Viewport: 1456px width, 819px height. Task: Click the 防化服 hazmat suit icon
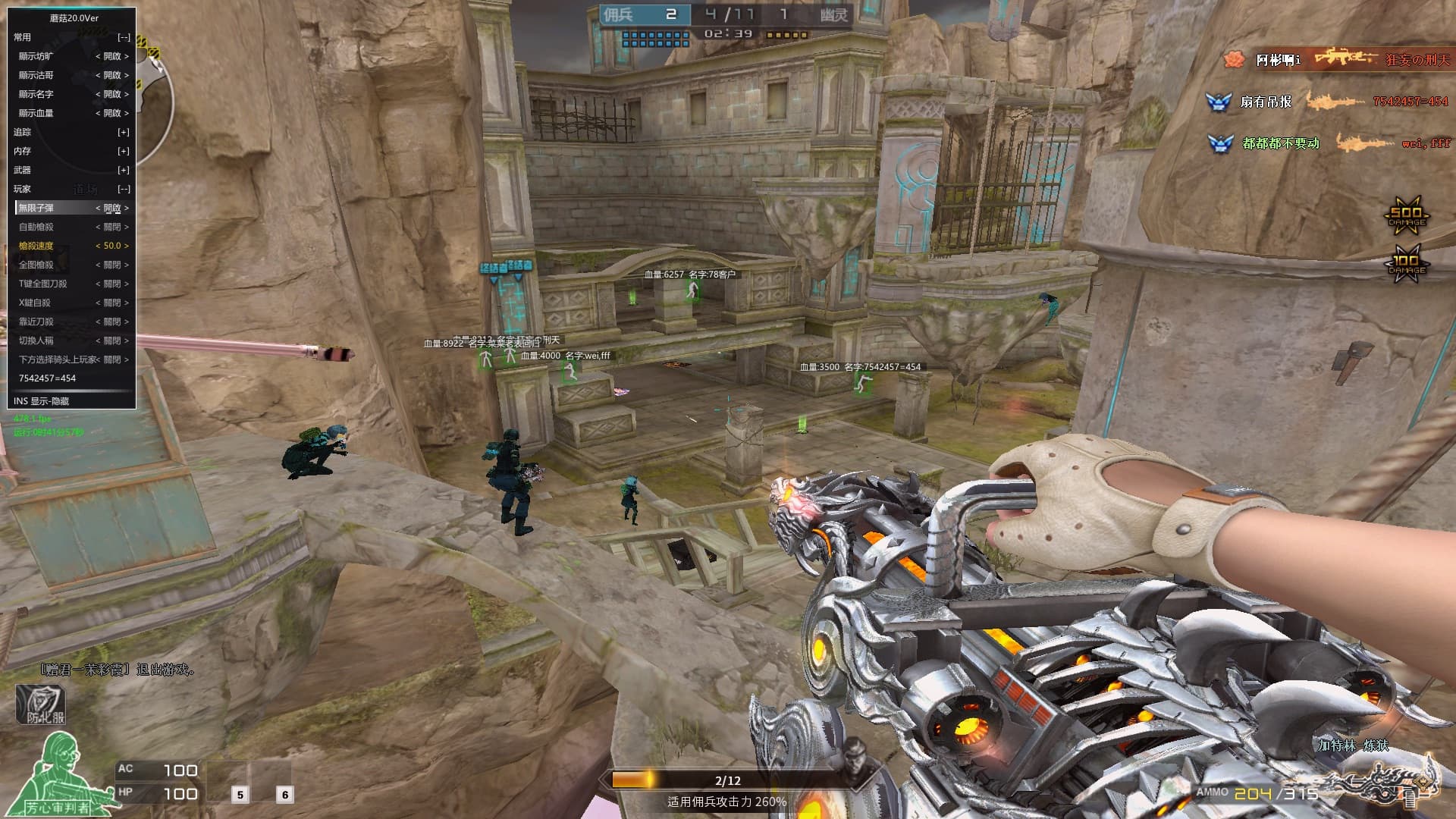41,704
